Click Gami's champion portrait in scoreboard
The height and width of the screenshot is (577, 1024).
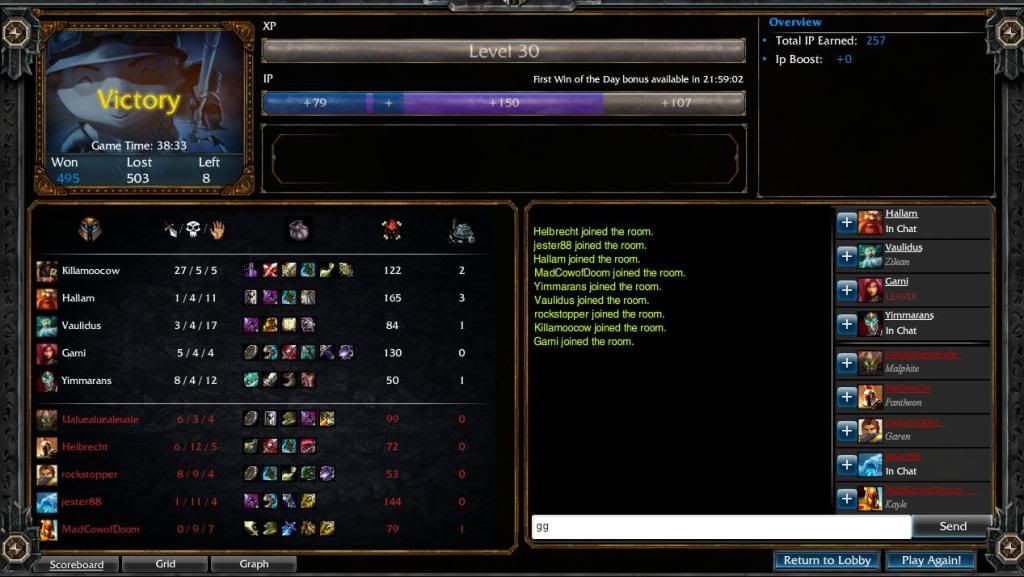point(47,353)
